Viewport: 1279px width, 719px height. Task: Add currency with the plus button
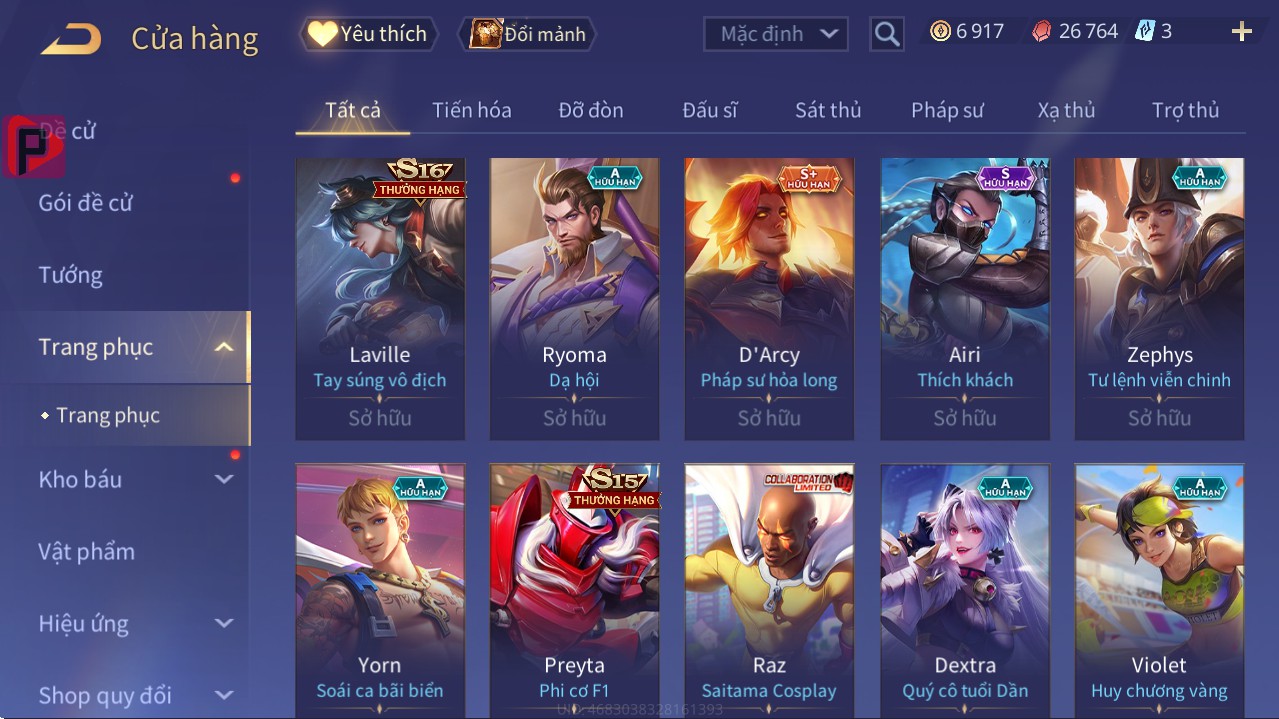[x=1241, y=32]
